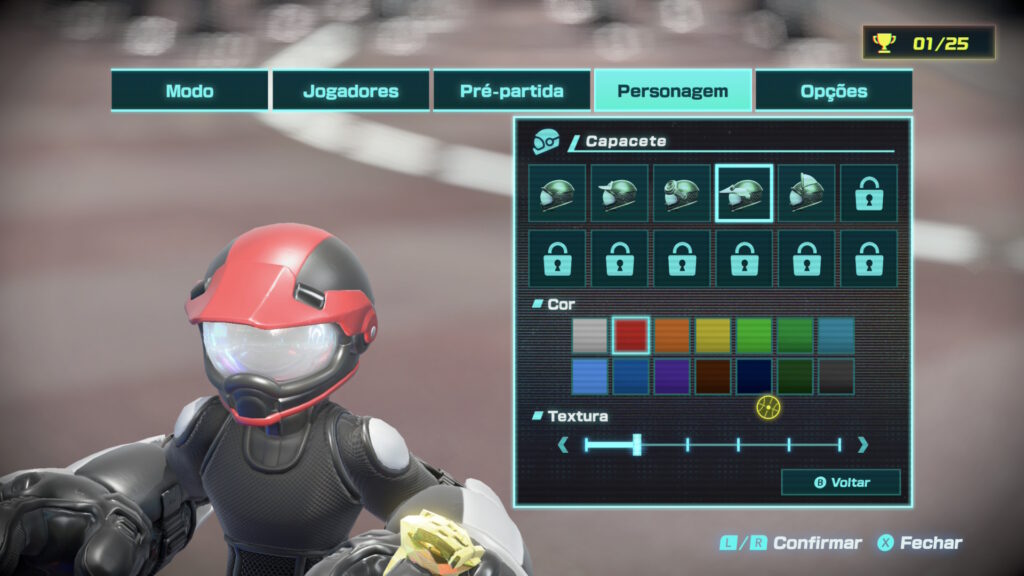This screenshot has height=576, width=1024.
Task: Show the Personagem tab
Action: pyautogui.click(x=672, y=91)
